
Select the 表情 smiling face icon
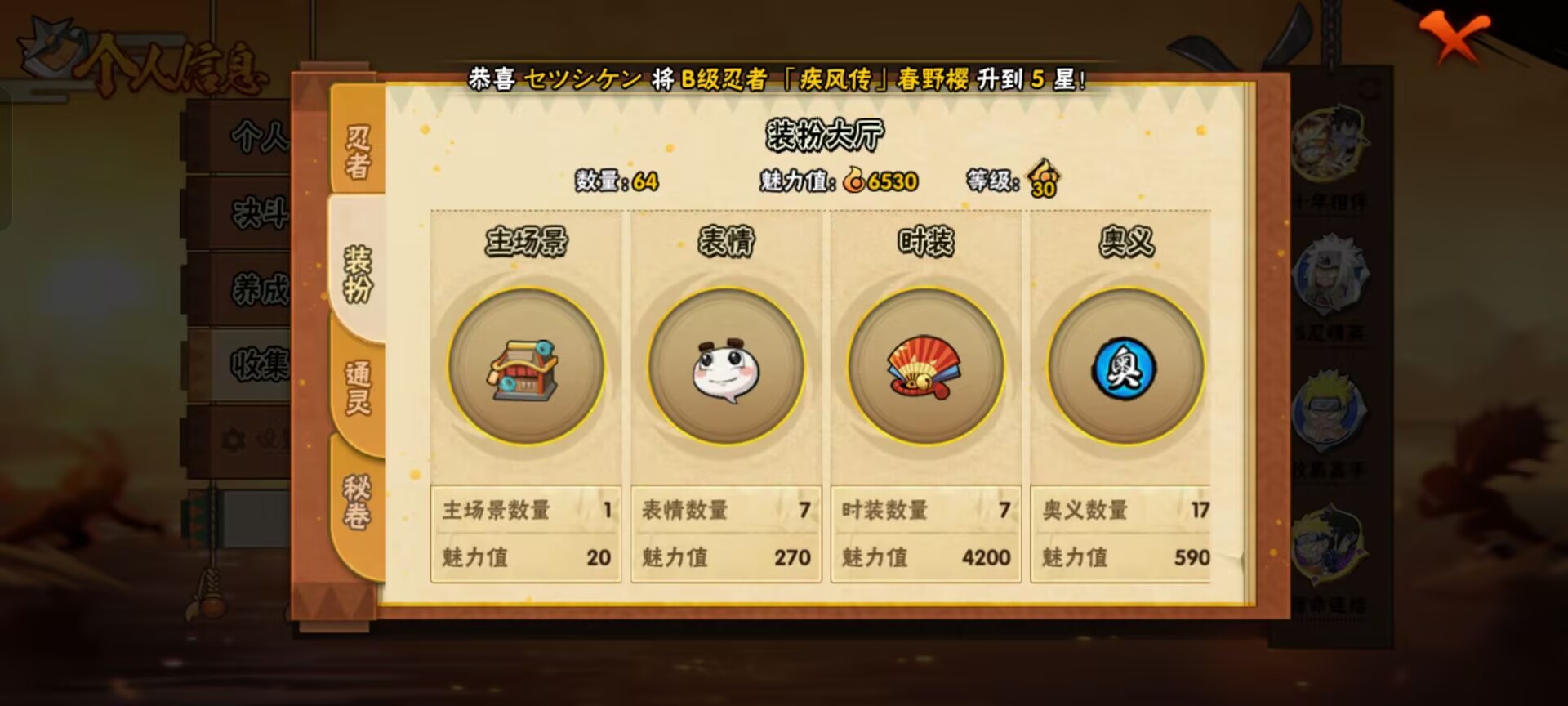724,369
